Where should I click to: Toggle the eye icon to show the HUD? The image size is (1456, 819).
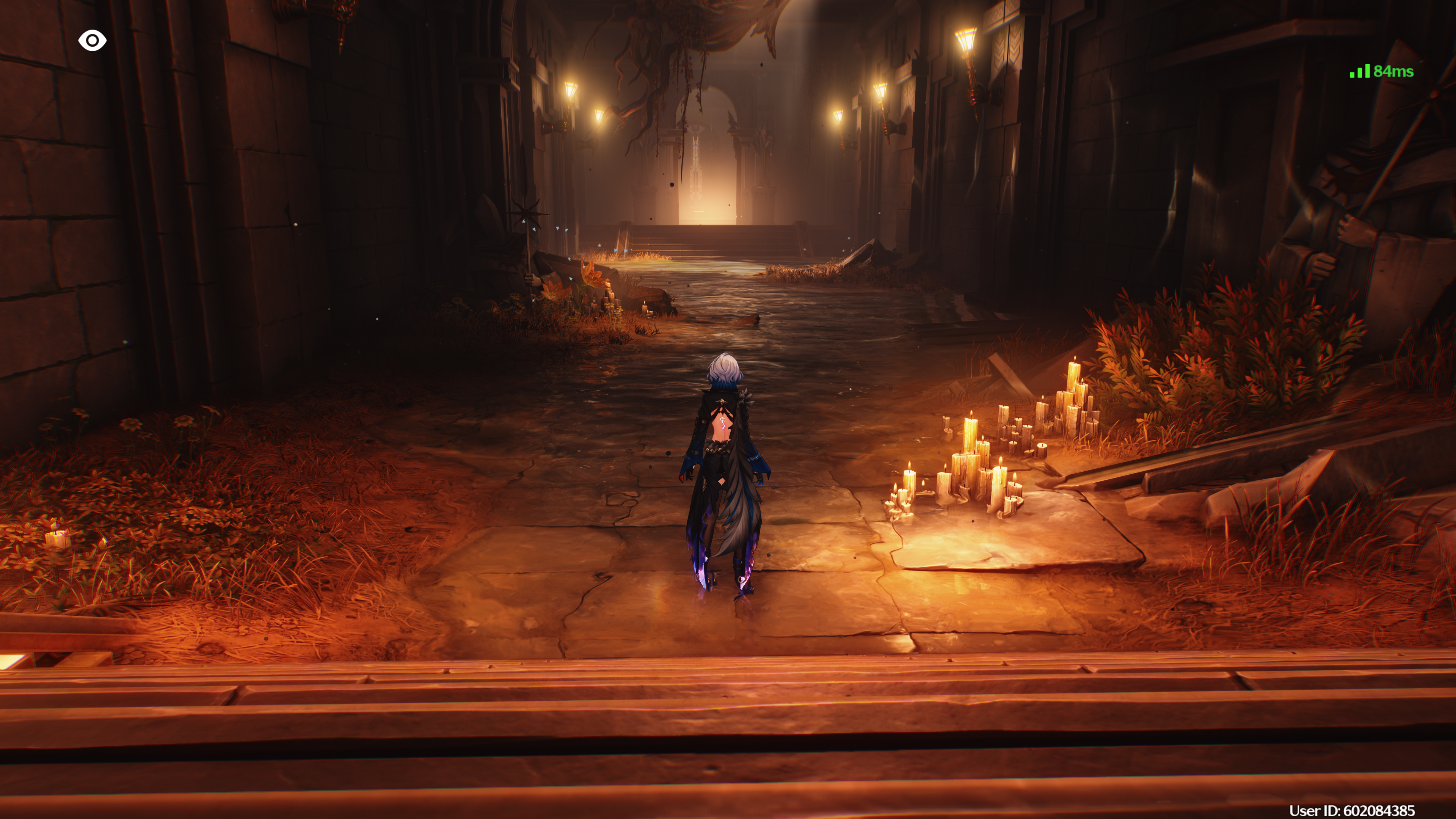coord(92,40)
